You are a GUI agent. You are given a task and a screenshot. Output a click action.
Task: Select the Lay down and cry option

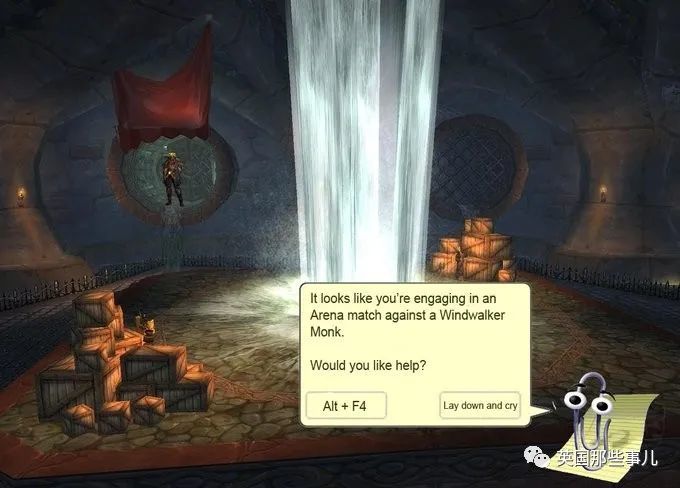480,406
